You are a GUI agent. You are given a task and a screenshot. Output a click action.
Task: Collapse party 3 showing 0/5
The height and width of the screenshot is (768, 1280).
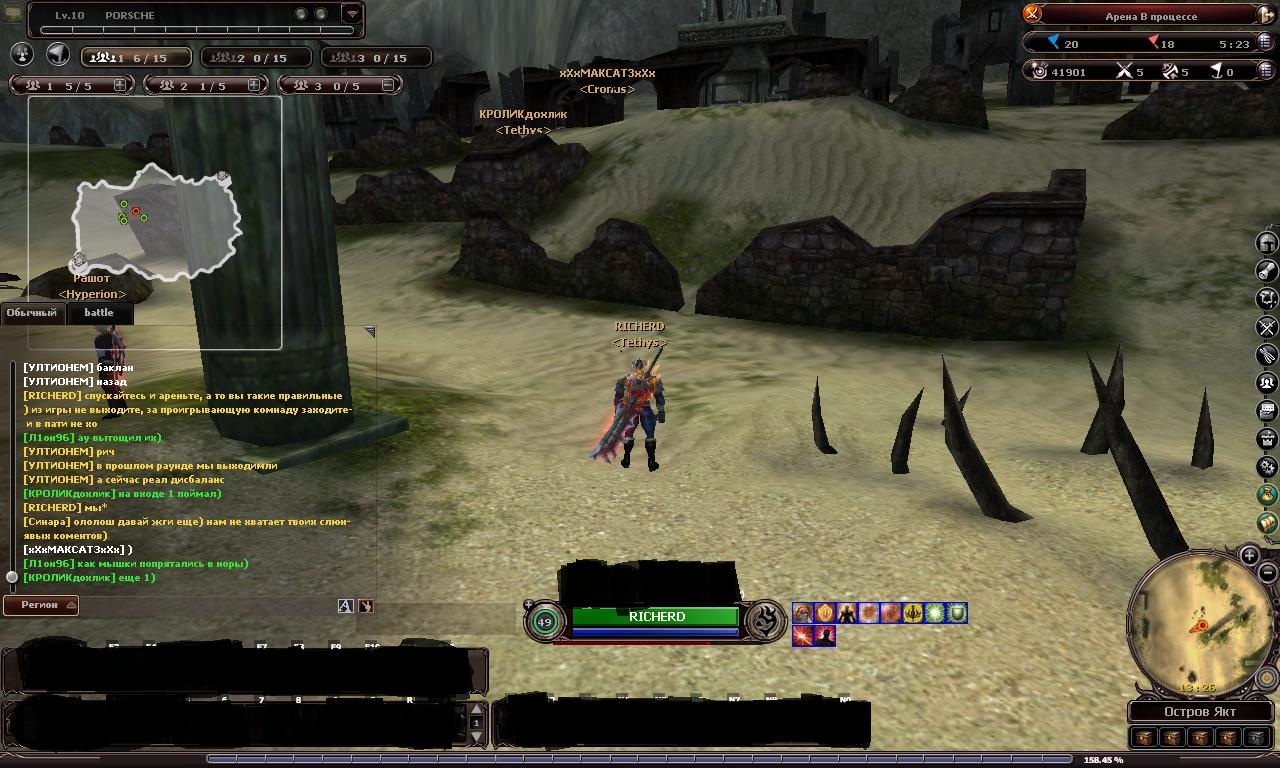(388, 86)
